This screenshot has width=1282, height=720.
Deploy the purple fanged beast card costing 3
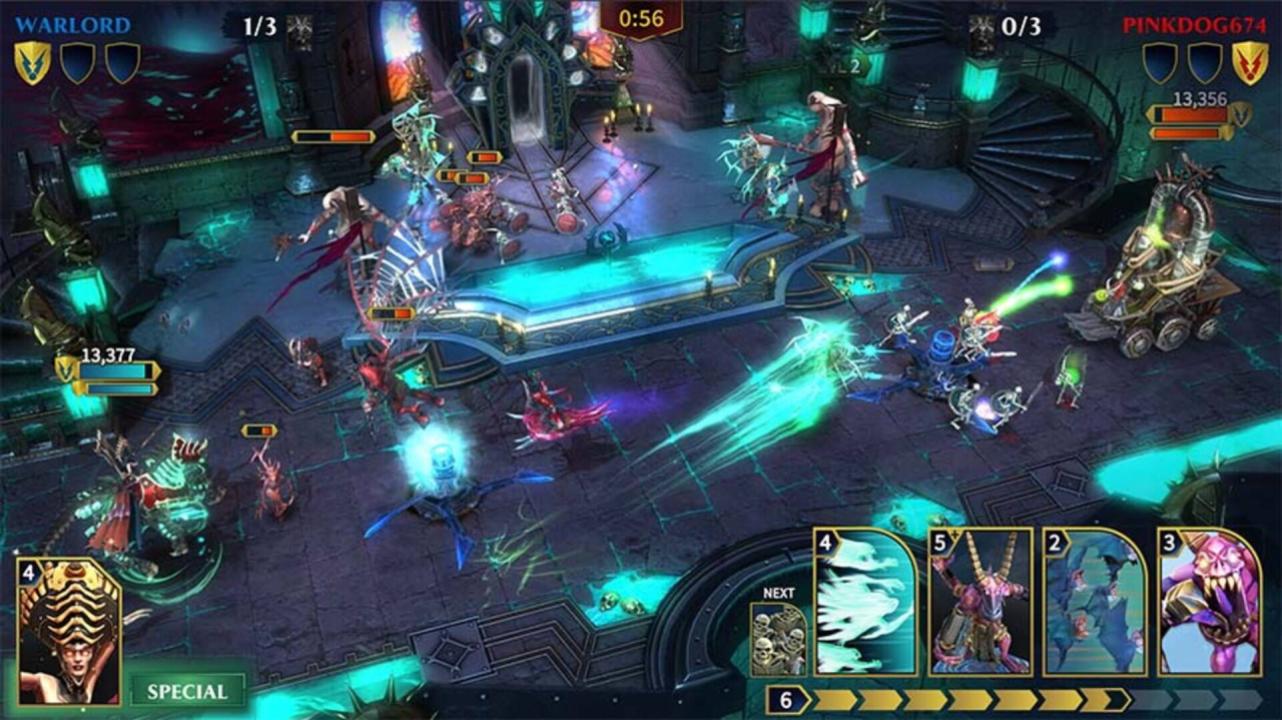1209,602
